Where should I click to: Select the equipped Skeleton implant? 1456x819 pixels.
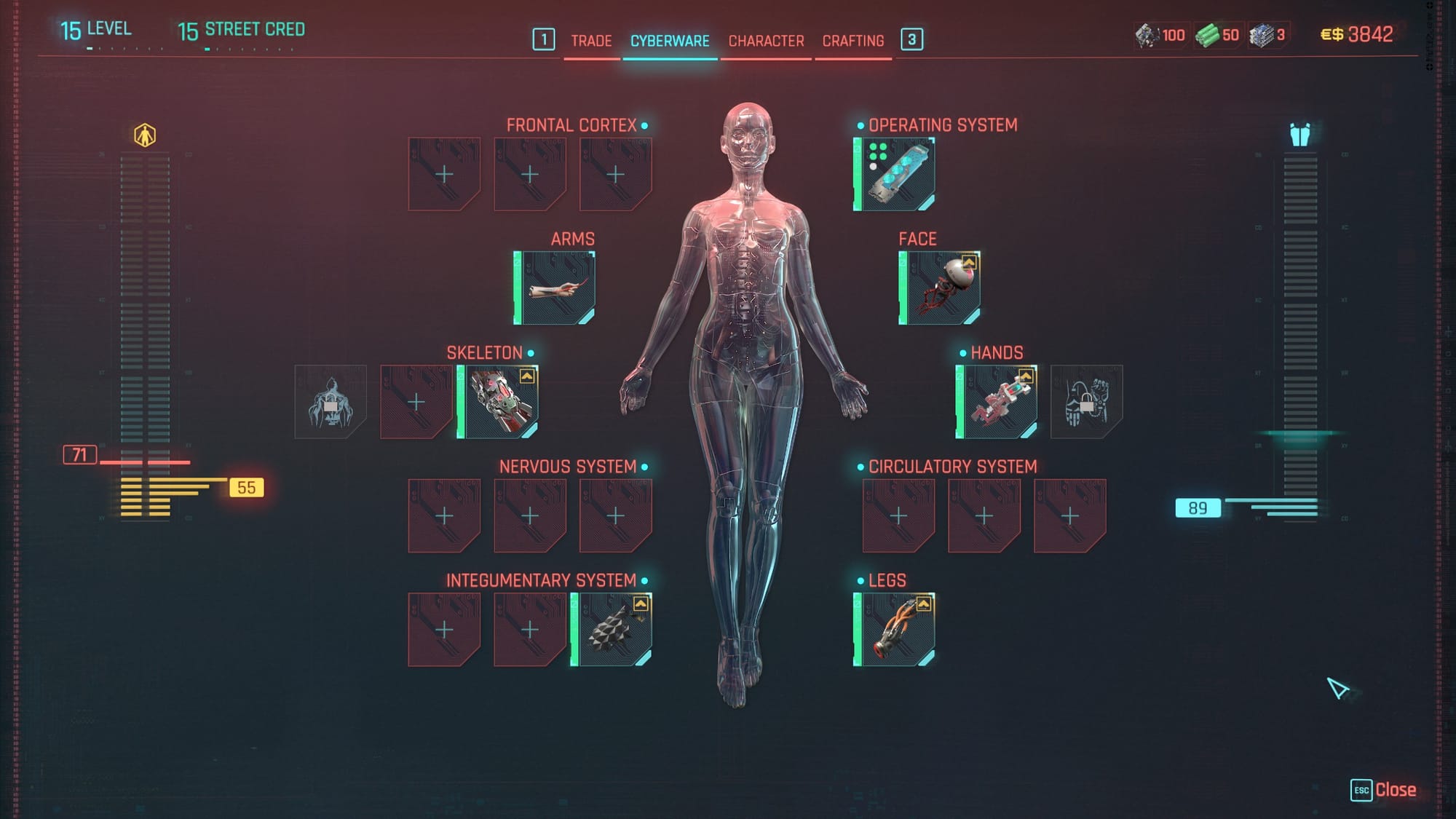[498, 402]
